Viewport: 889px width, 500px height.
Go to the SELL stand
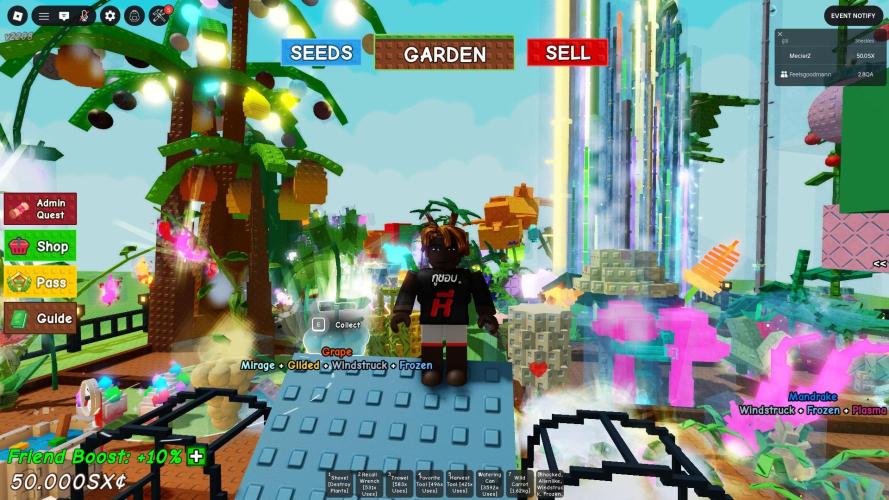[x=567, y=53]
